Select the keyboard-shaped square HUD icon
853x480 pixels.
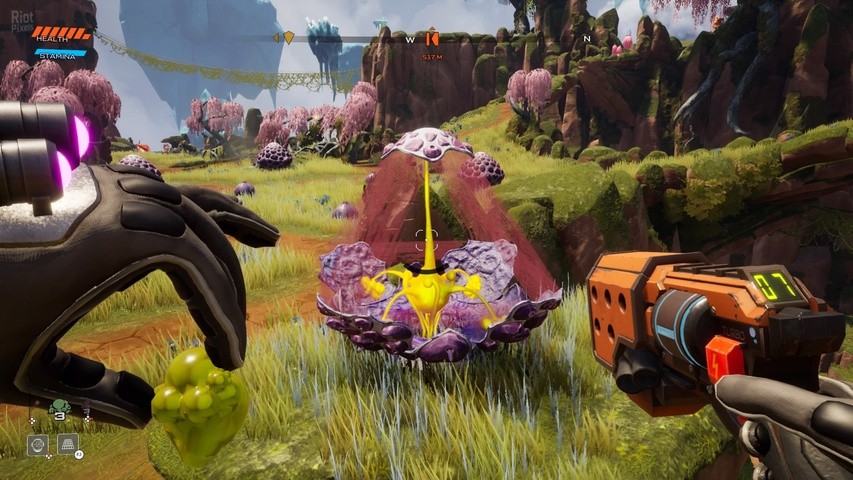tap(68, 444)
